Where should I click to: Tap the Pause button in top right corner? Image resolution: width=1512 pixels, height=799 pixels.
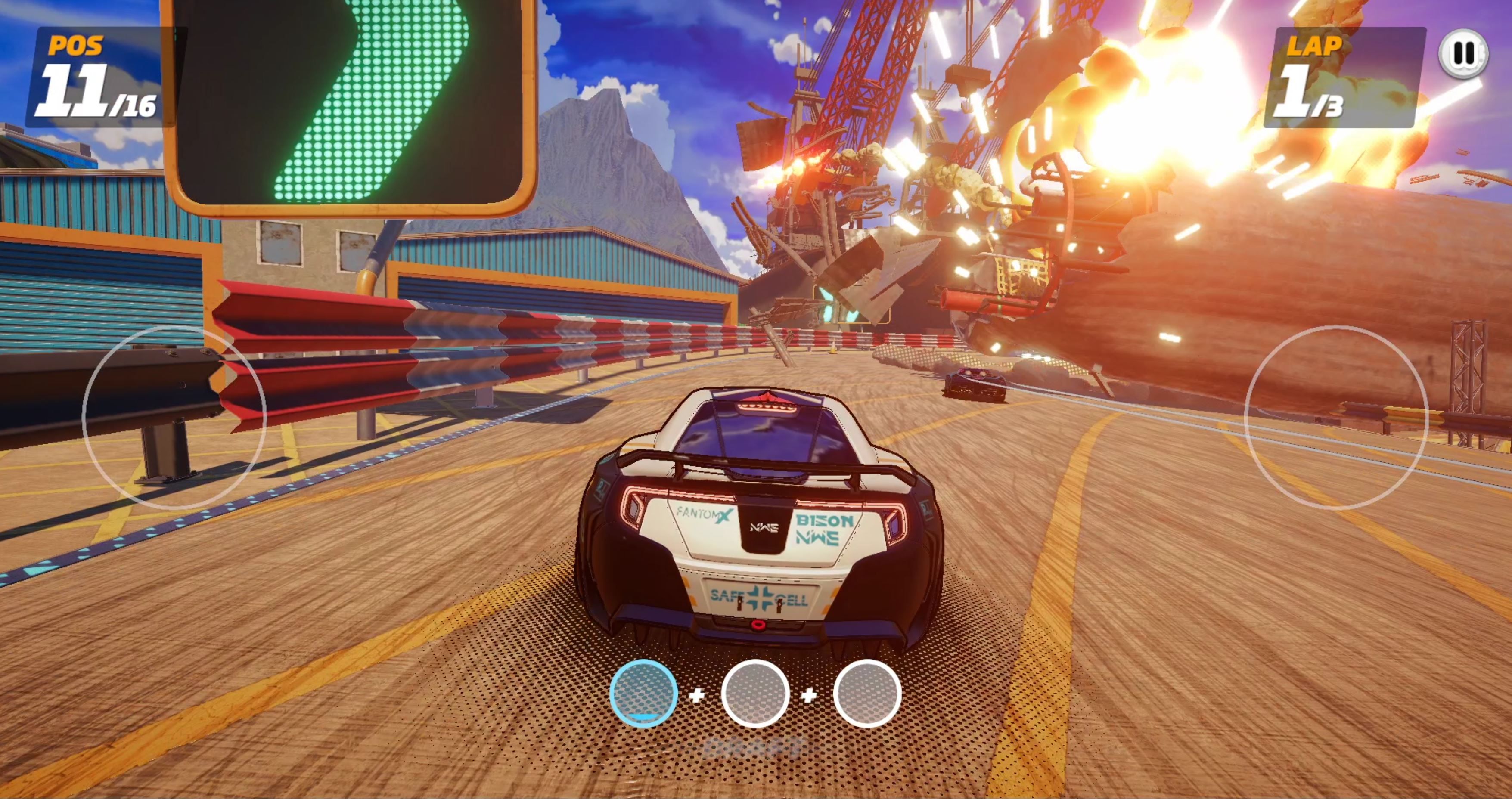click(1464, 55)
